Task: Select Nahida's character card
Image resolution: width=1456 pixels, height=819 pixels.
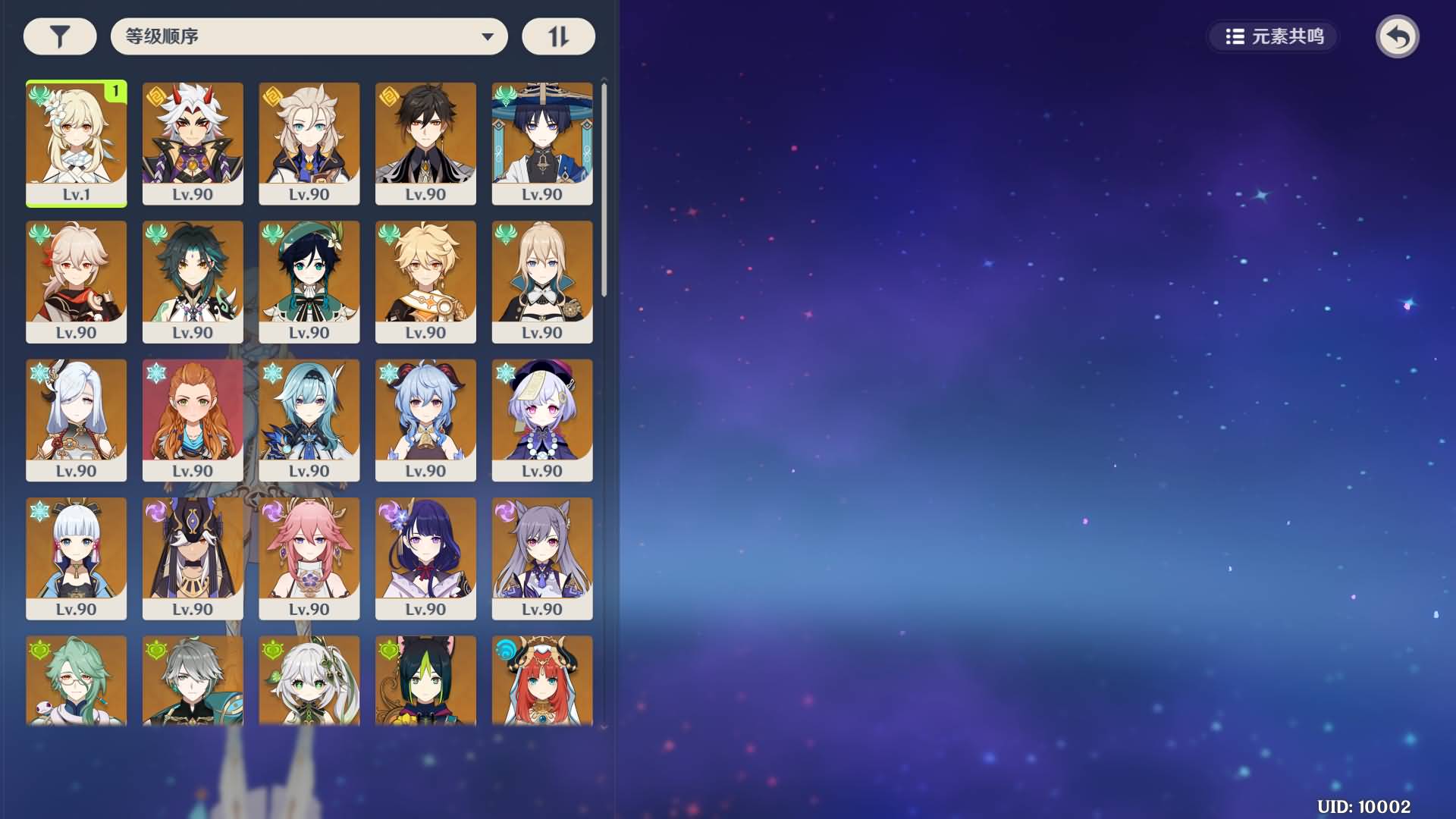Action: pos(309,680)
